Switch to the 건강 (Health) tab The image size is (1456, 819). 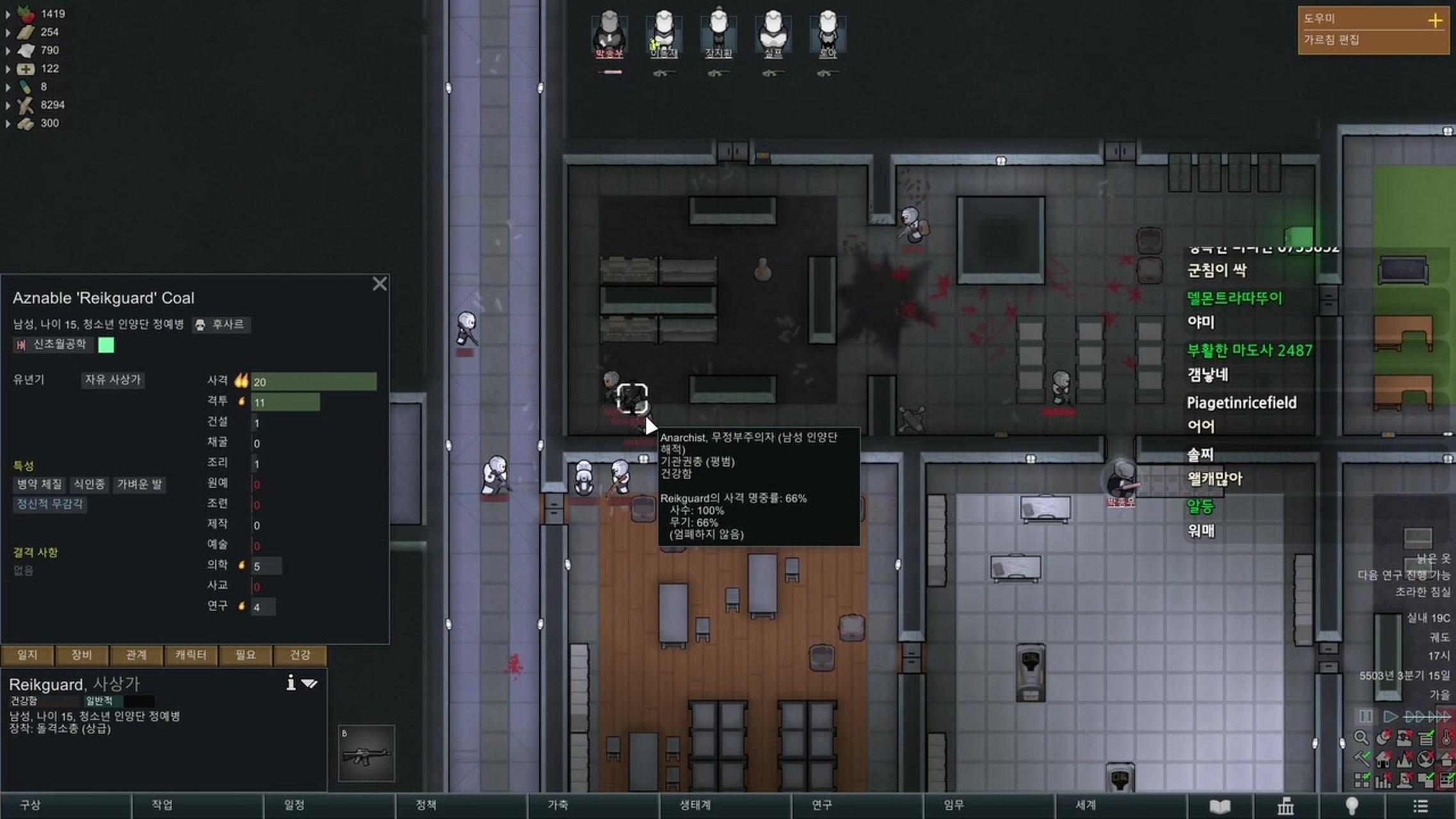(299, 655)
